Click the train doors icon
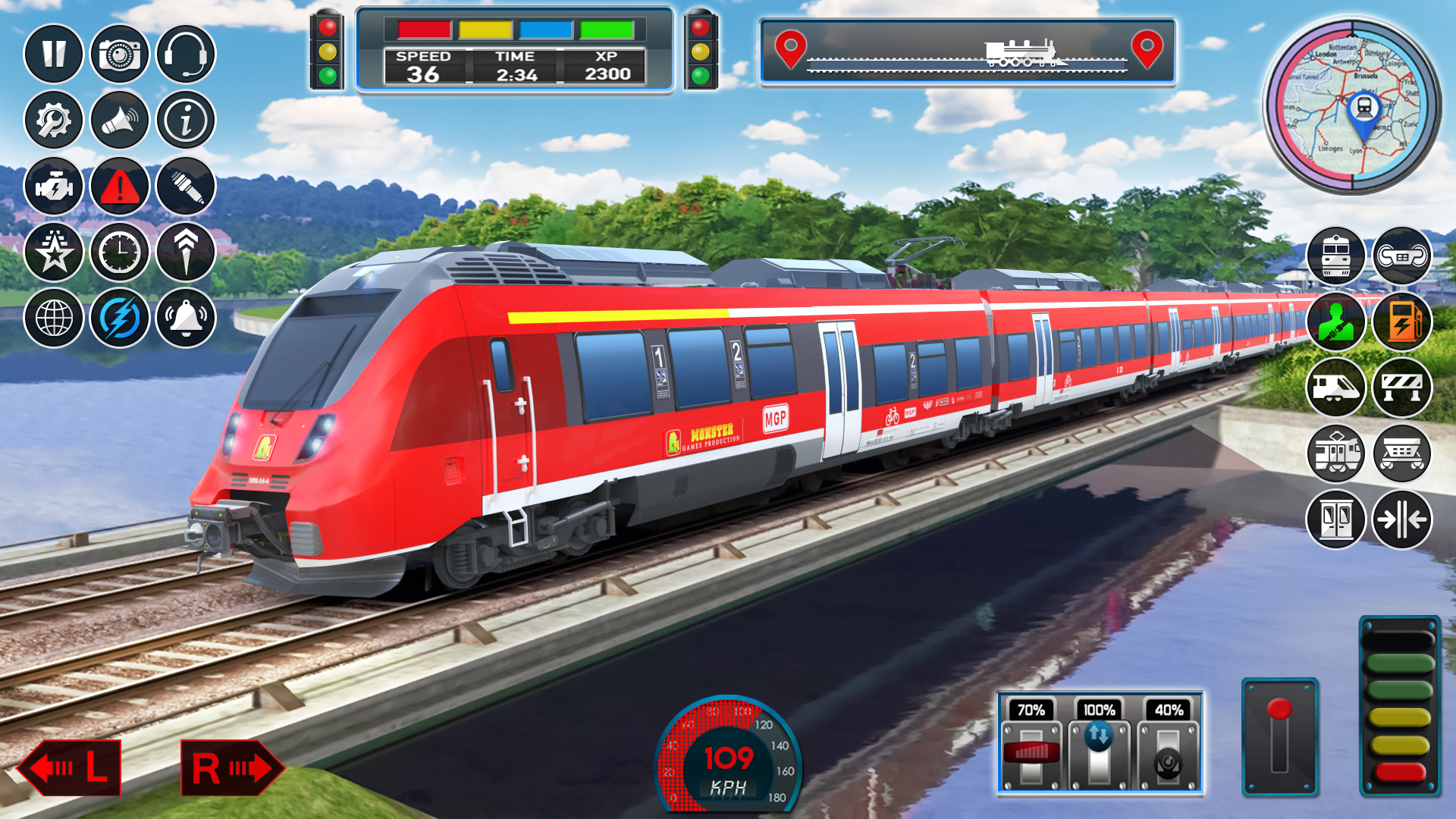Screen dimensions: 1456x819 1337,519
